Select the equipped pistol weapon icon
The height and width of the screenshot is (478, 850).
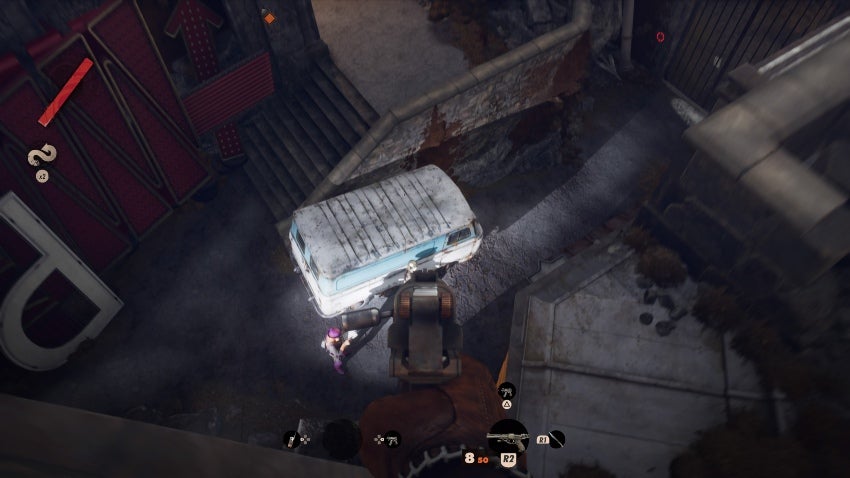pyautogui.click(x=508, y=439)
